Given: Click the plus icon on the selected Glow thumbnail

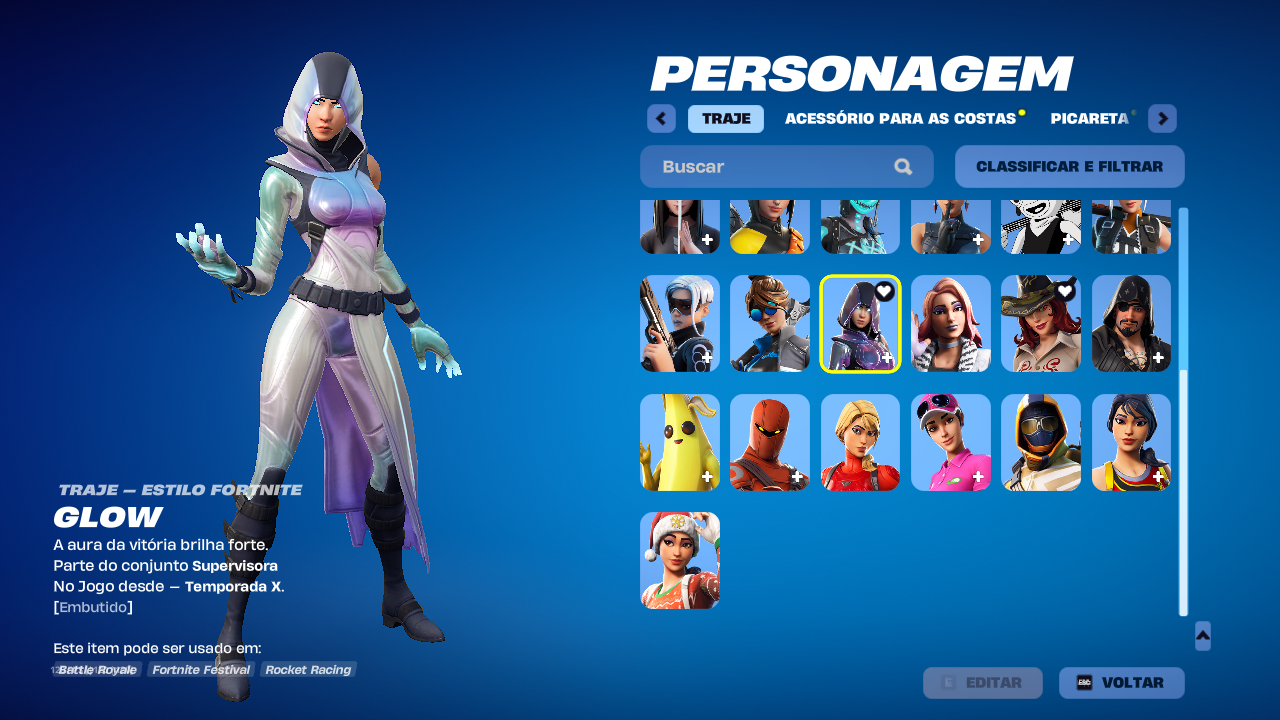Looking at the screenshot, I should click(886, 357).
